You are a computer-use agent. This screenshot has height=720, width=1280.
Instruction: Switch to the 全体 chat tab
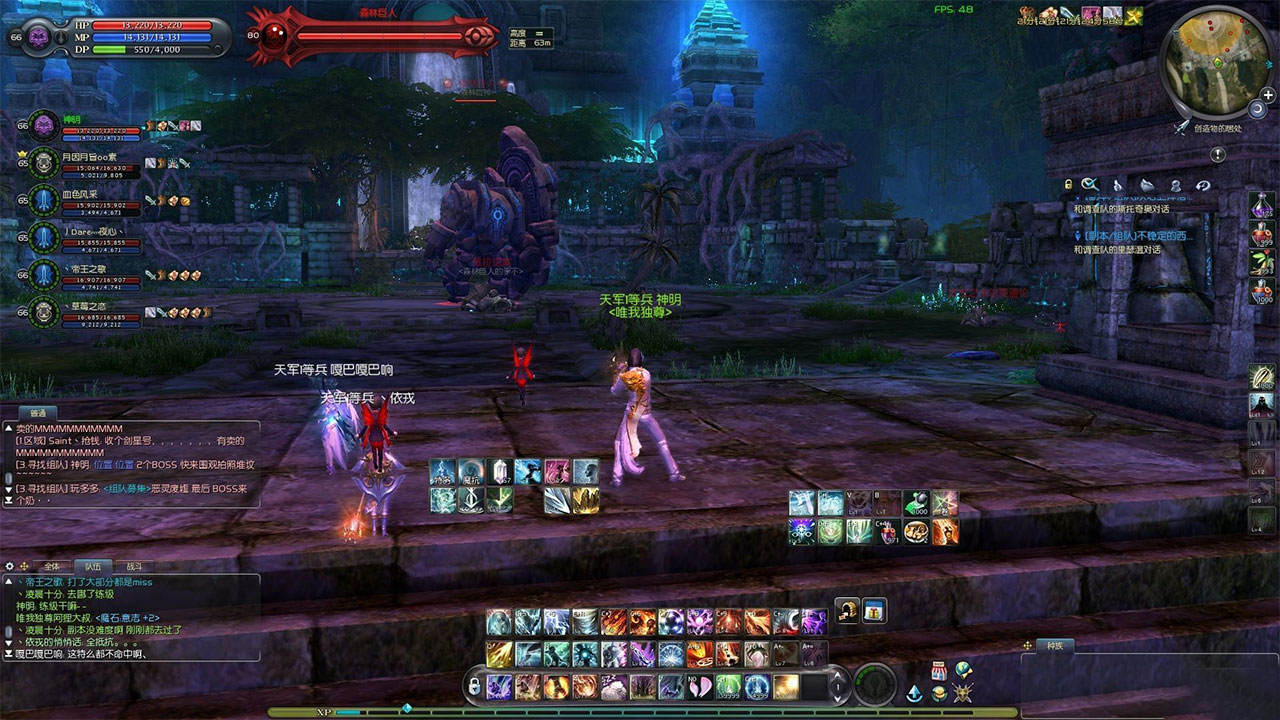point(52,566)
